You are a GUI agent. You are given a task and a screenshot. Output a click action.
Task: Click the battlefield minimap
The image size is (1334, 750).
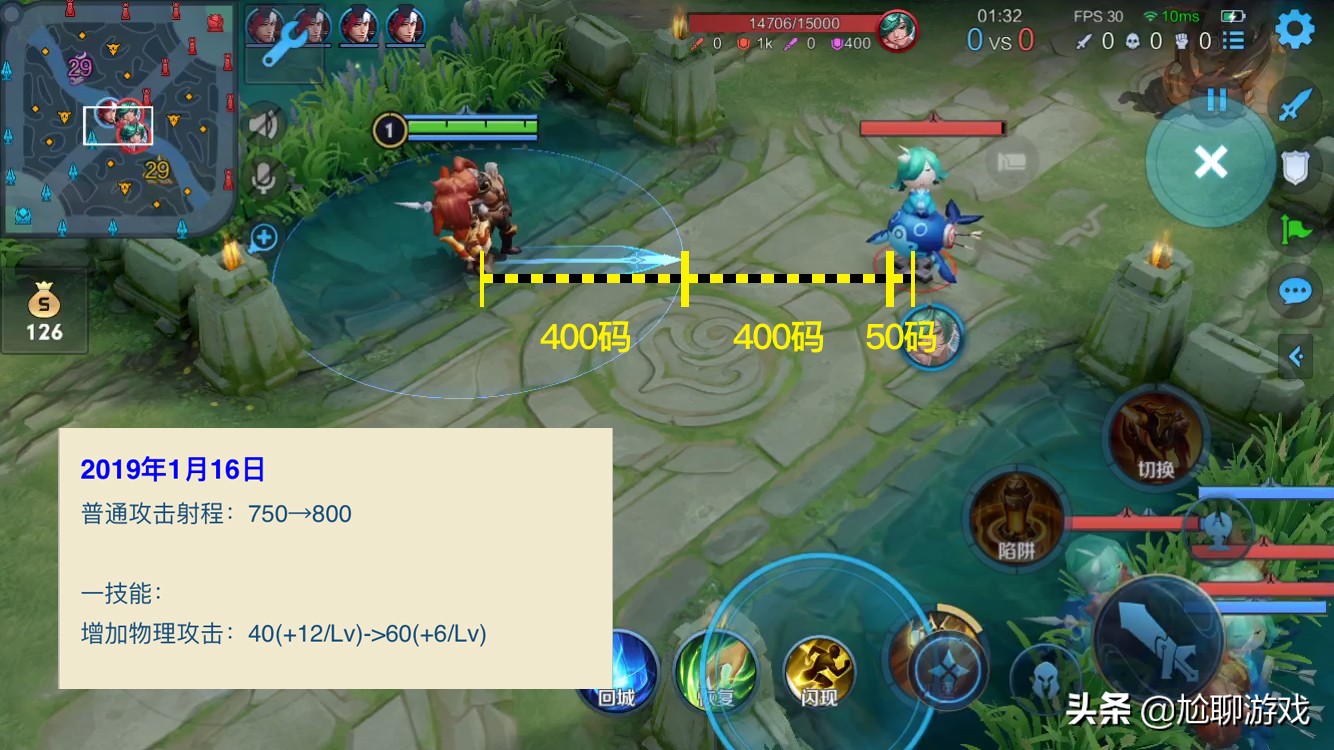click(x=118, y=118)
